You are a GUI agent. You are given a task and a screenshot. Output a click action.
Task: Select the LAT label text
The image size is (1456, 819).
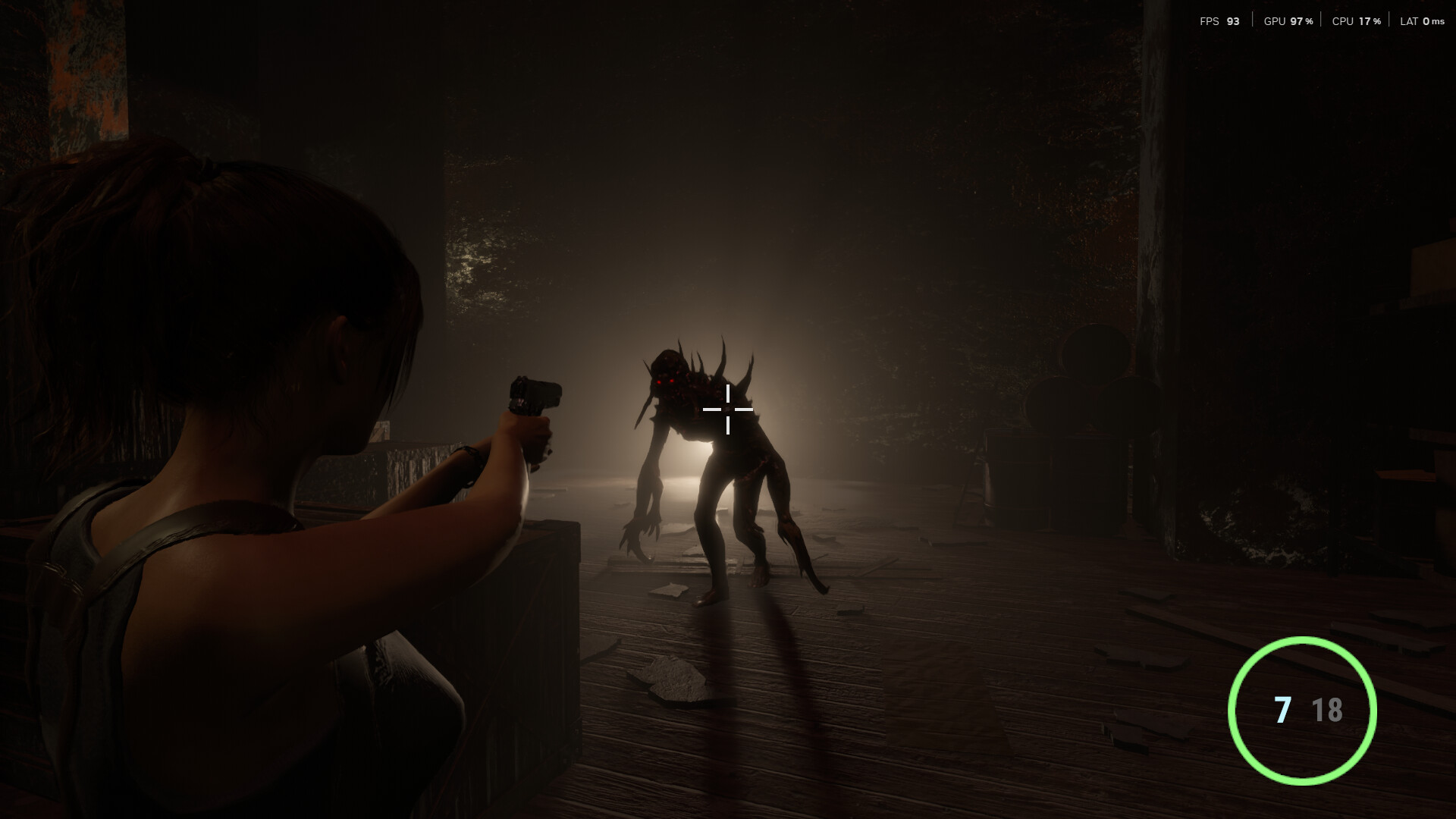pos(1408,21)
